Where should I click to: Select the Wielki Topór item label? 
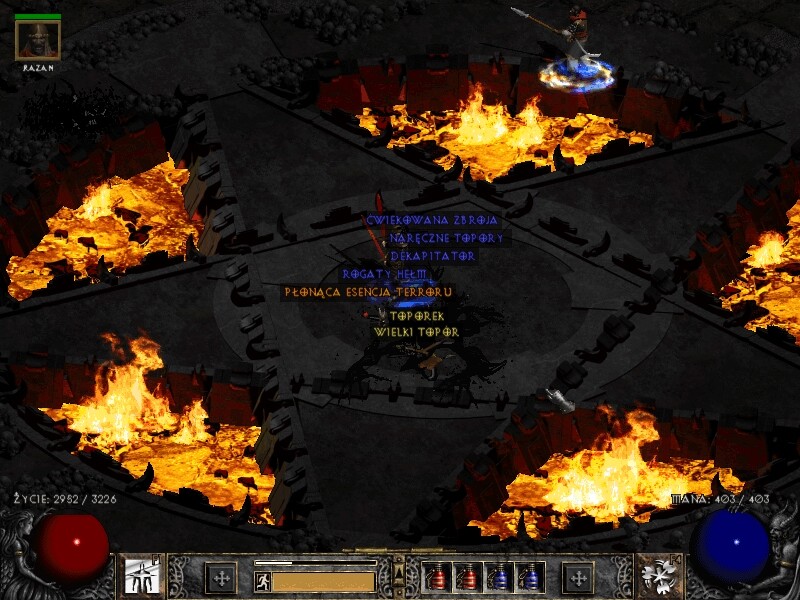click(416, 331)
